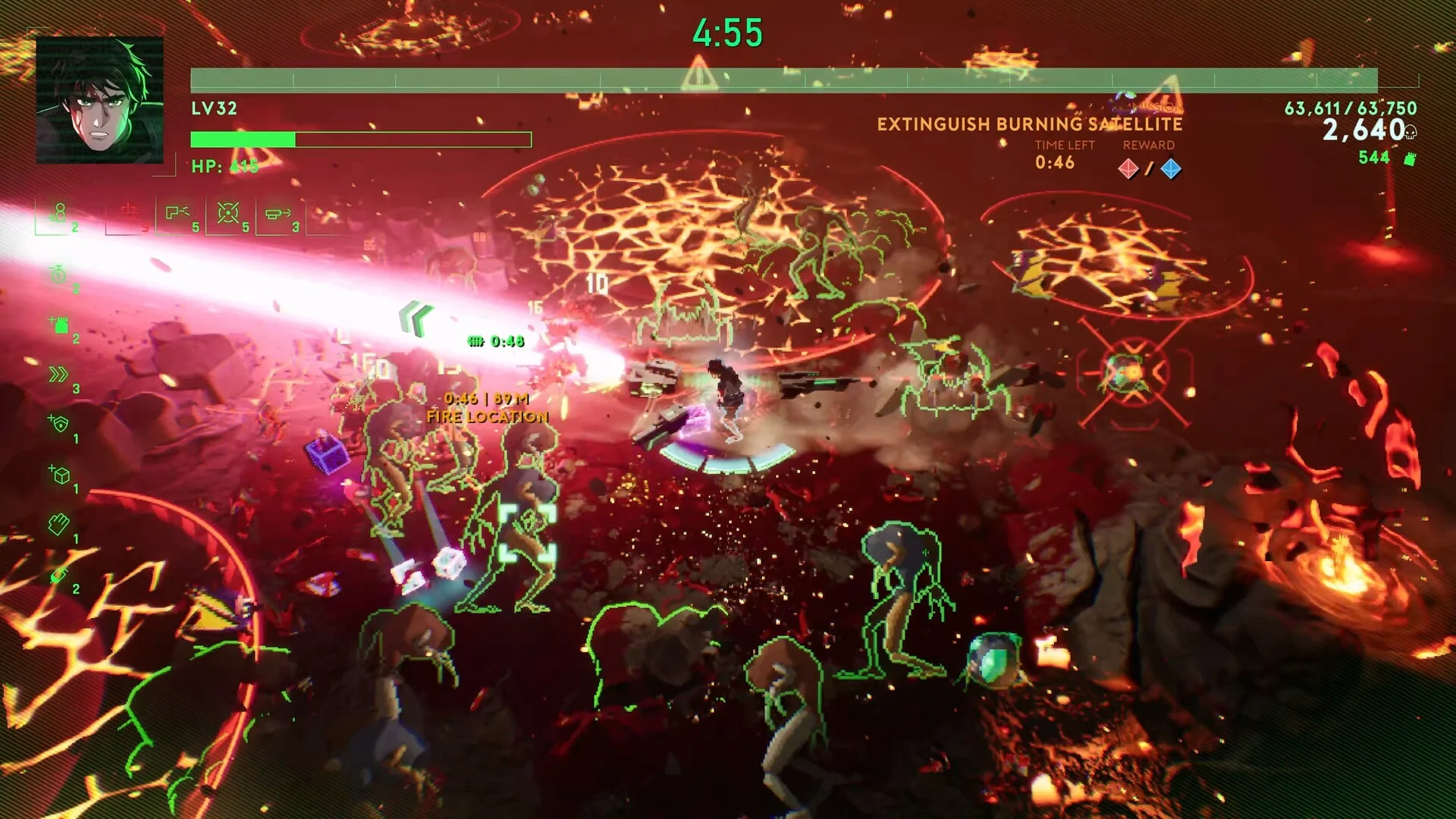This screenshot has height=819, width=1456.
Task: Open the Extinguish Burning Satellite mission tracker
Action: [x=1029, y=124]
